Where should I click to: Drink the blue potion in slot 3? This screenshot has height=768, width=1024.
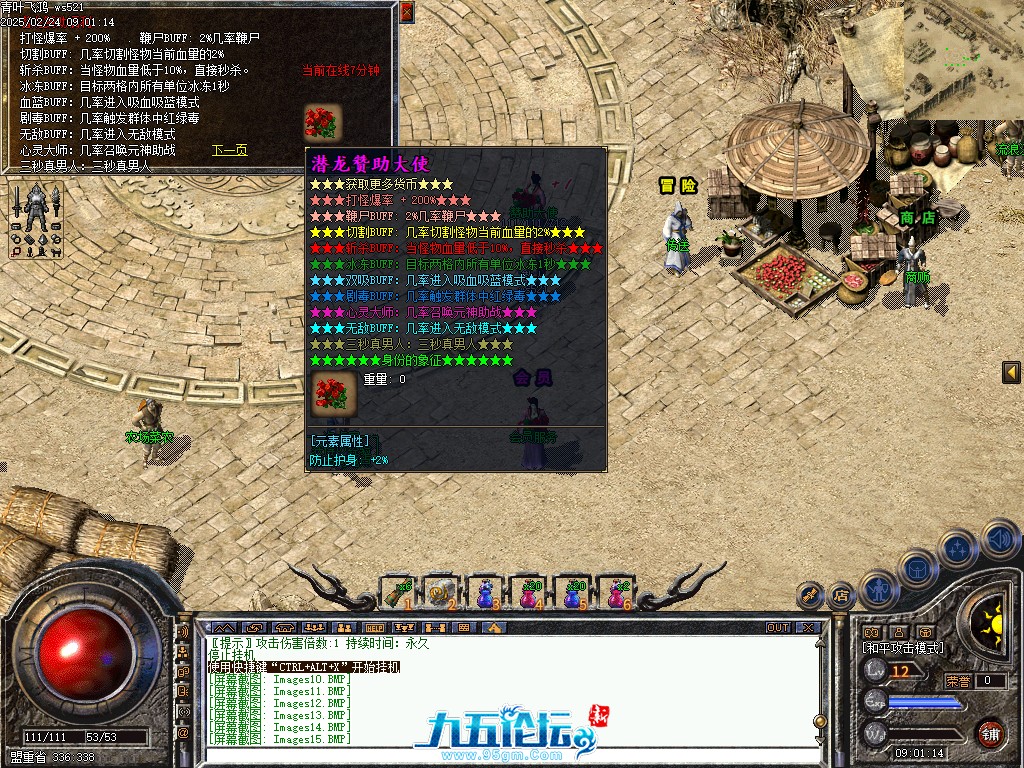click(484, 593)
